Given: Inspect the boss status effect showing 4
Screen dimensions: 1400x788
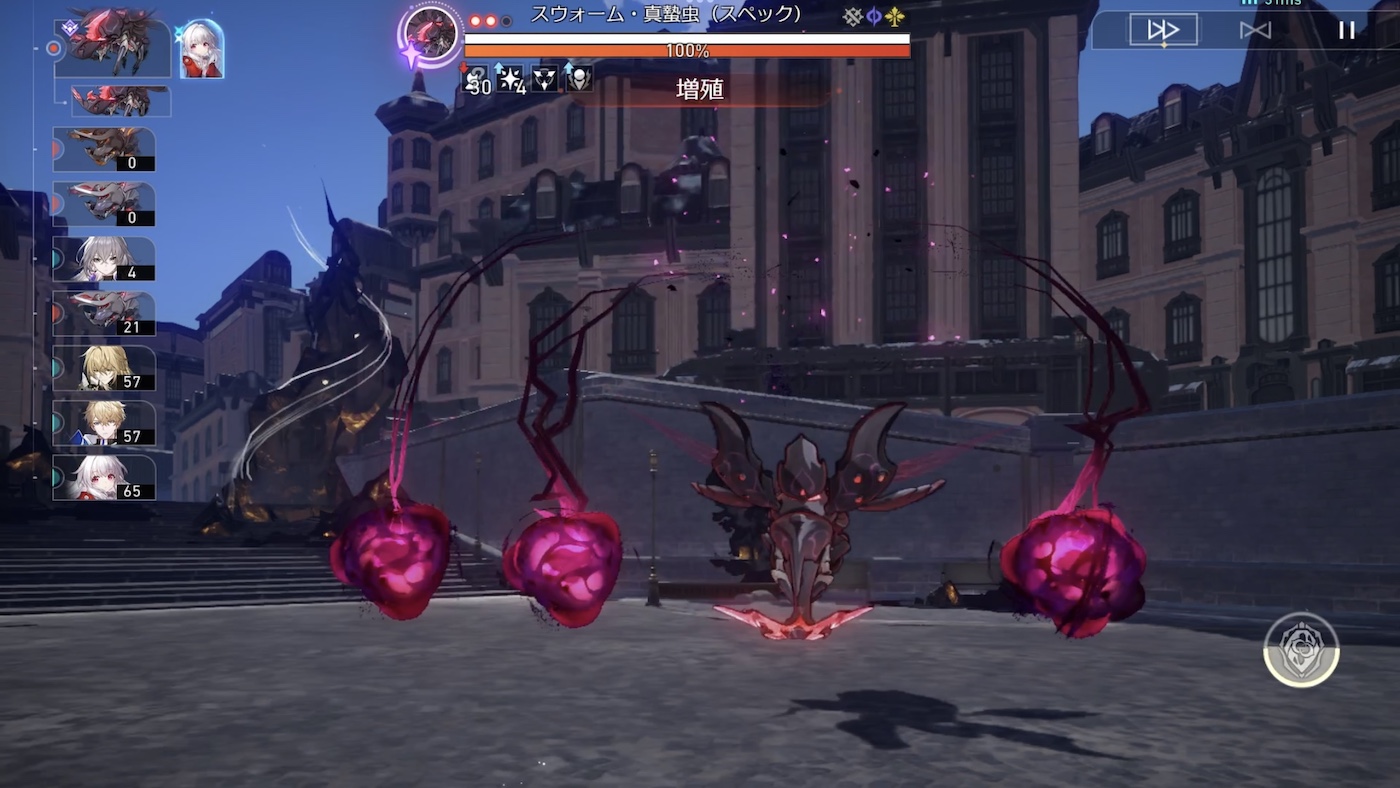Looking at the screenshot, I should click(x=511, y=79).
